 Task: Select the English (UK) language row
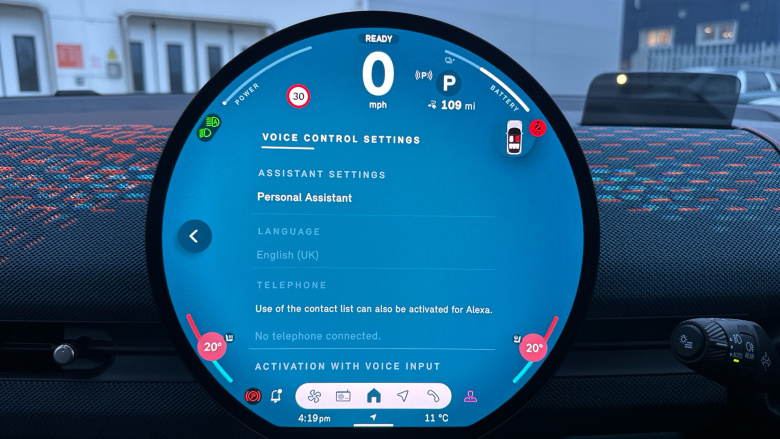(288, 255)
